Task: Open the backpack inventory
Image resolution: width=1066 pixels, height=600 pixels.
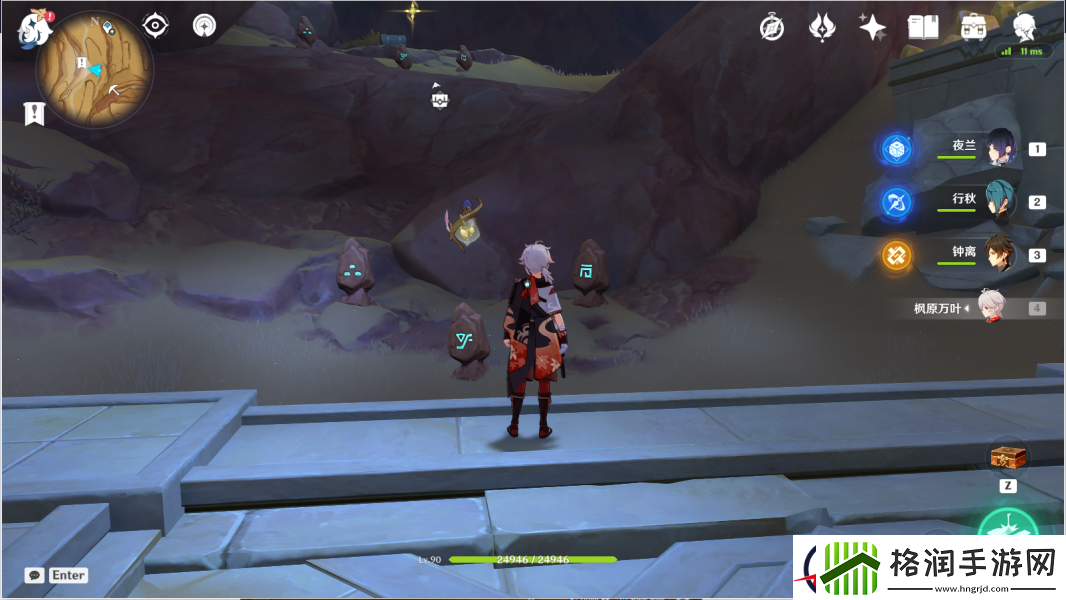Action: point(973,27)
